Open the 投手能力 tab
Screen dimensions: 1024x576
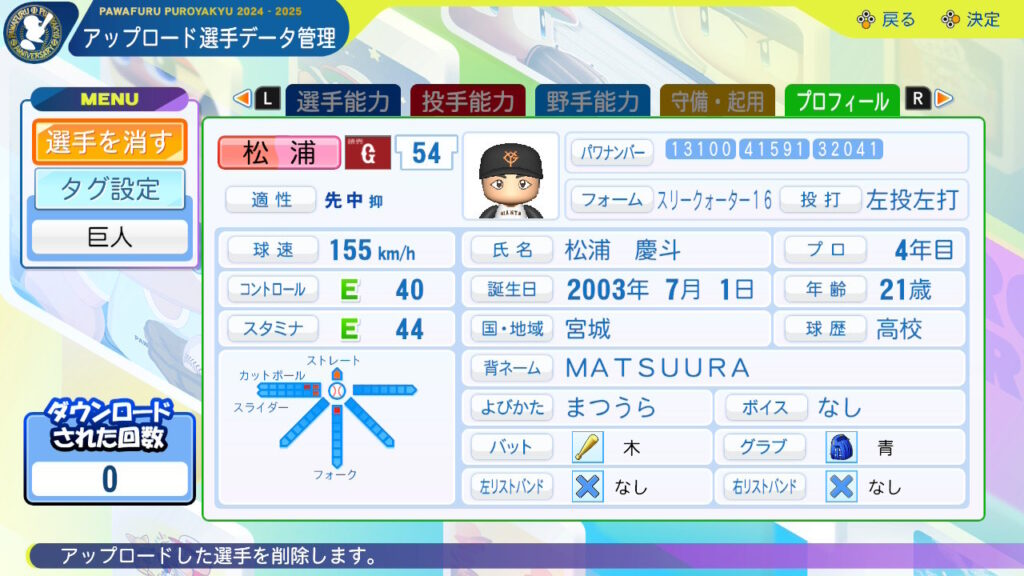[x=468, y=101]
